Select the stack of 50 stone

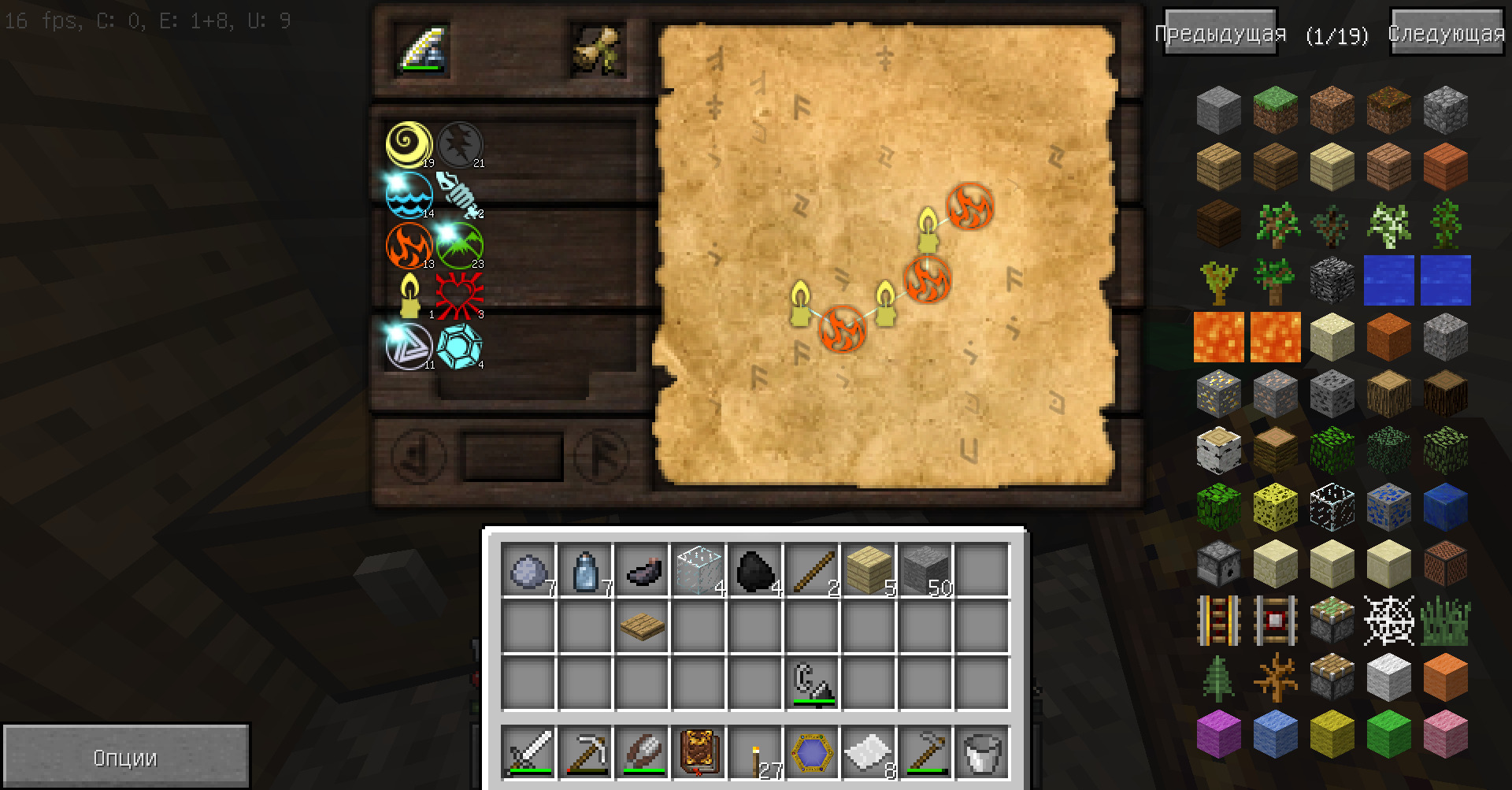(x=925, y=569)
